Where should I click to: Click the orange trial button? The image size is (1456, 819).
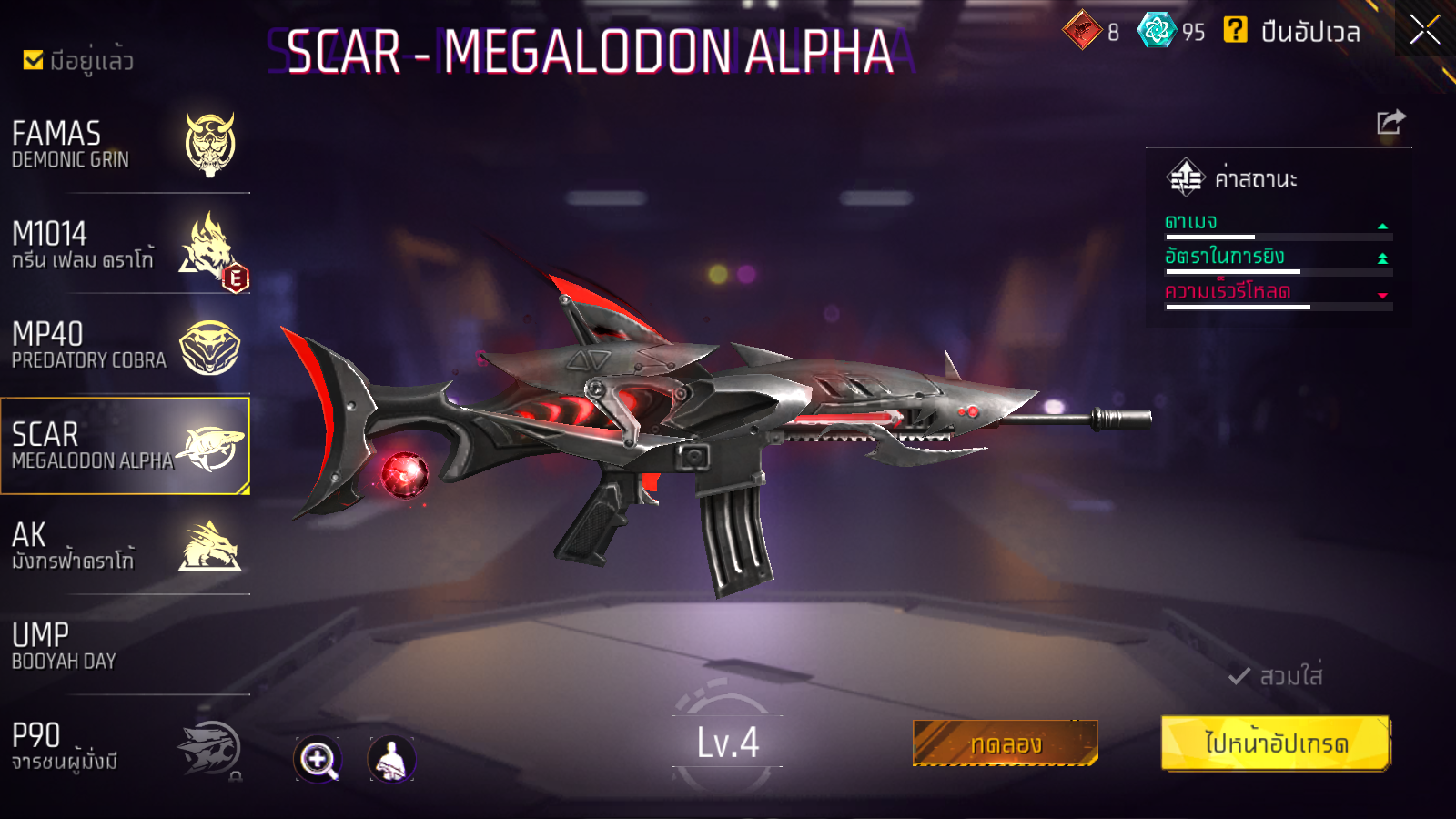point(1005,743)
